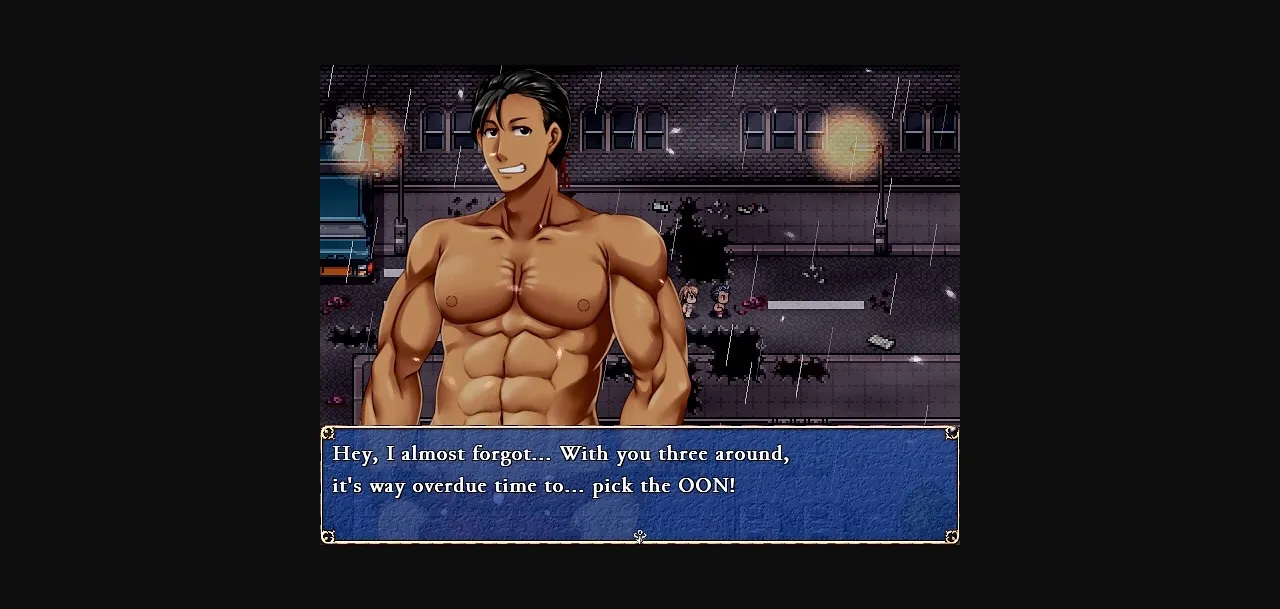1280x609 pixels.
Task: Click the continue indicator below the dialogue text
Action: pyautogui.click(x=640, y=537)
